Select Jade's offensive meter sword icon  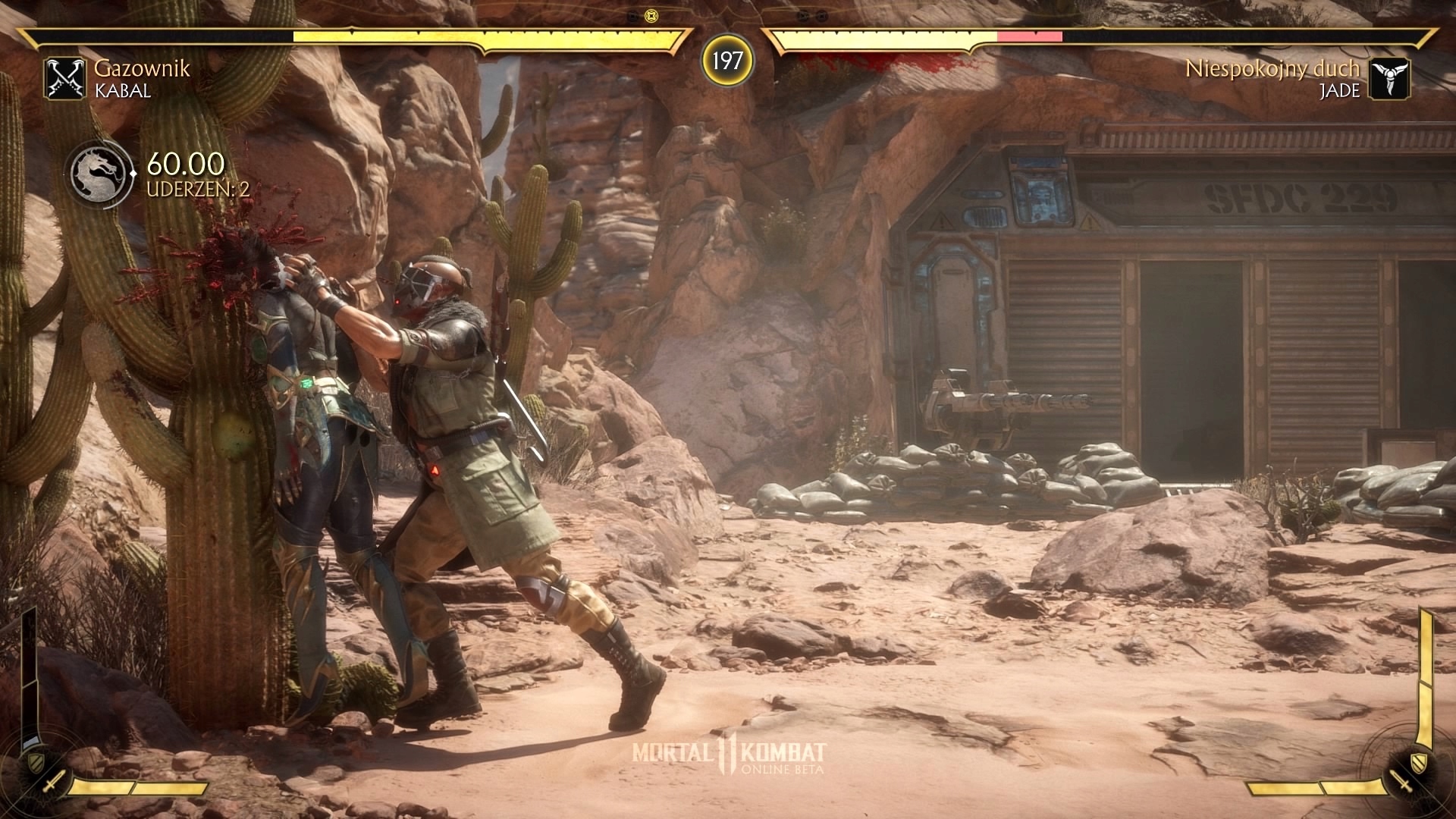1401,782
